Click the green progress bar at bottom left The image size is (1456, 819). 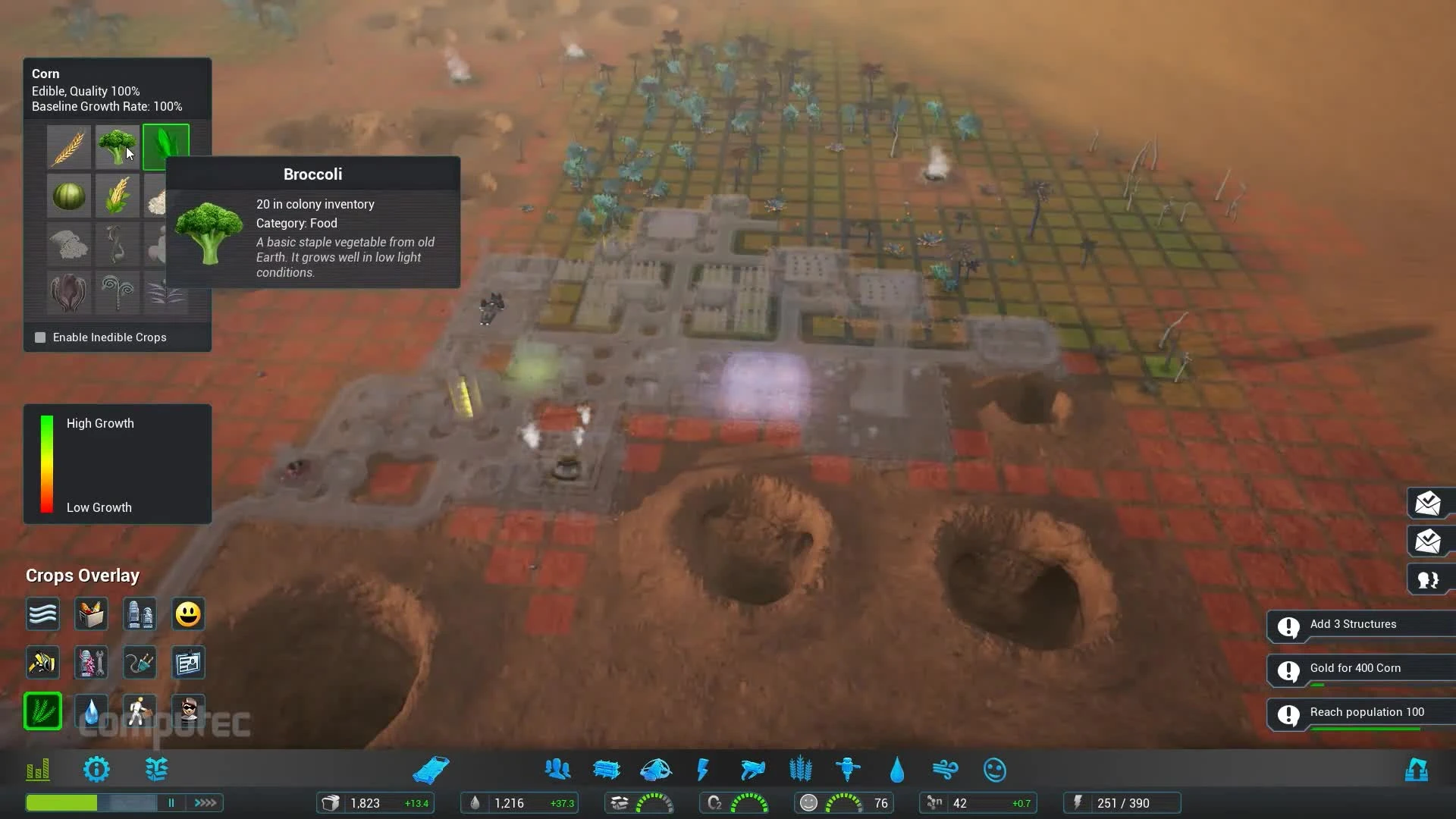[x=62, y=802]
